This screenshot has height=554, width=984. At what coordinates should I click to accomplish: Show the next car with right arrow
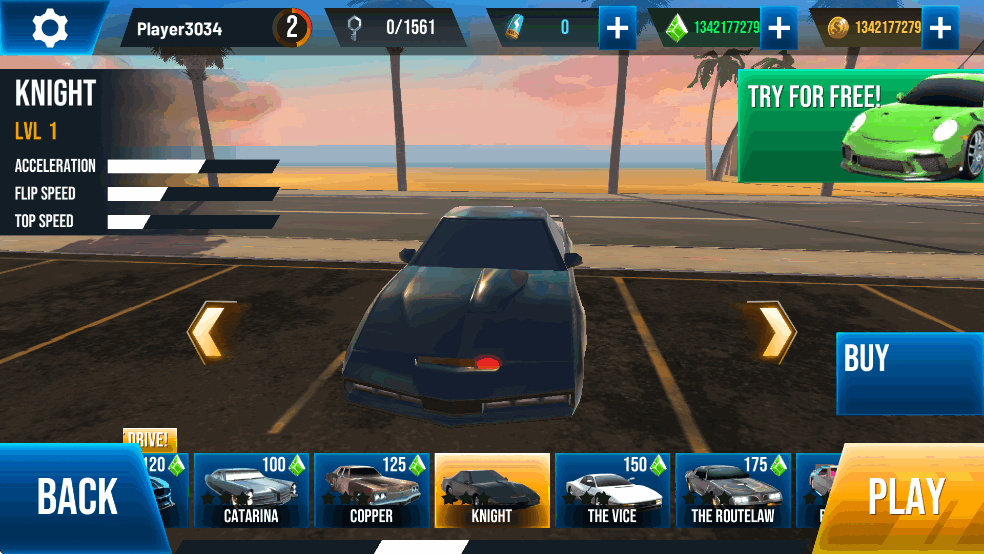coord(772,332)
